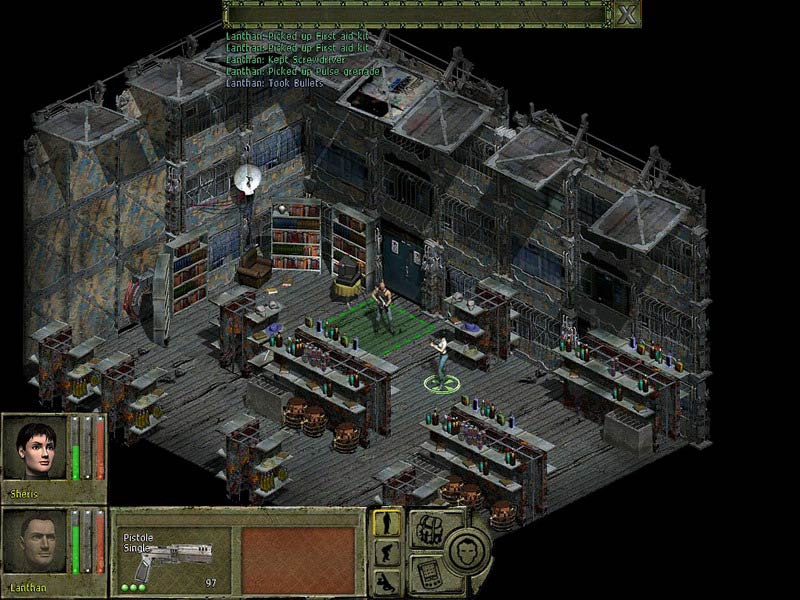Screen dimensions: 800x600
Task: Switch to the prone stance
Action: [x=387, y=582]
